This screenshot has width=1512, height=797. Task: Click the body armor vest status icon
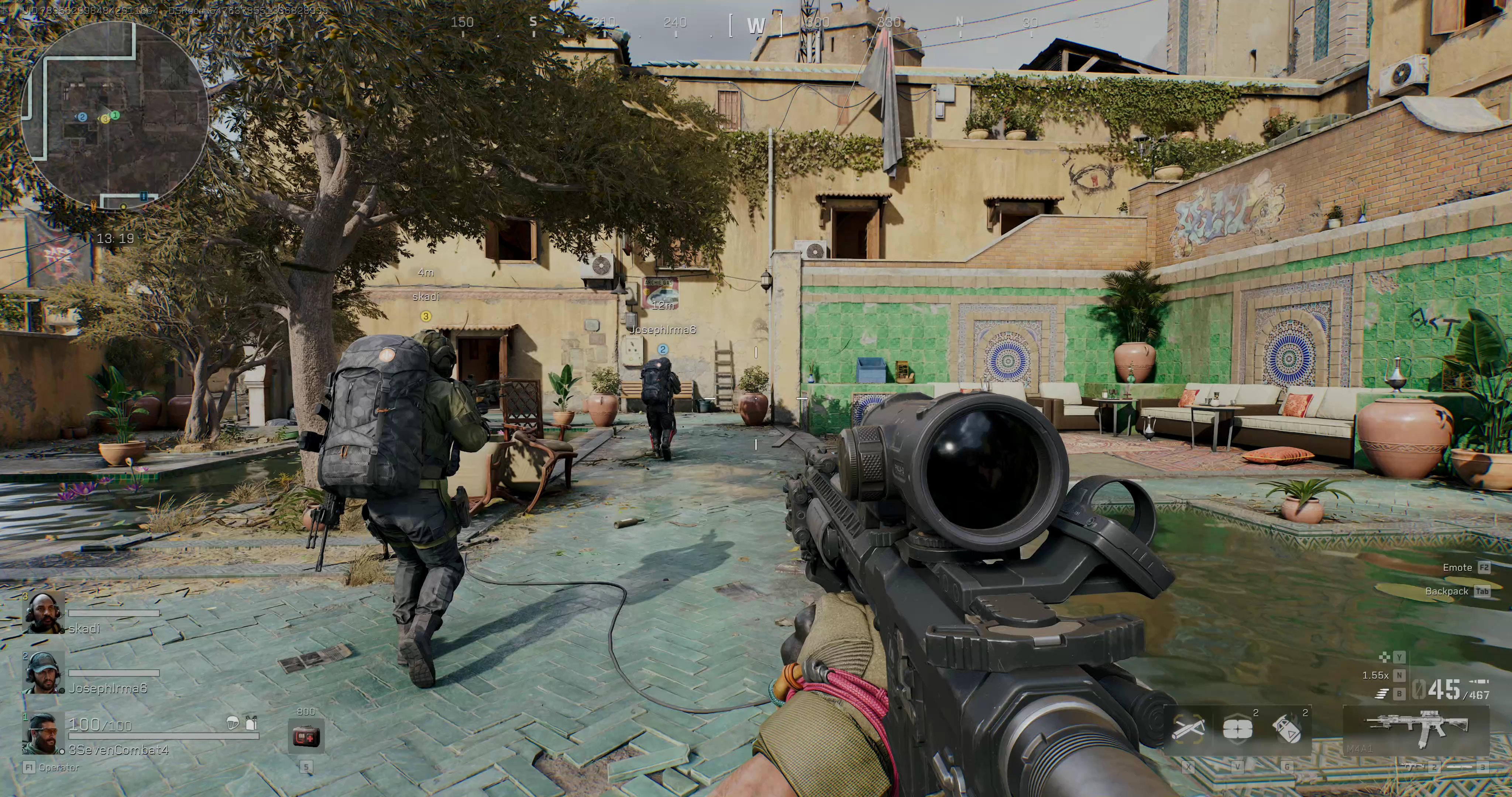pos(251,723)
